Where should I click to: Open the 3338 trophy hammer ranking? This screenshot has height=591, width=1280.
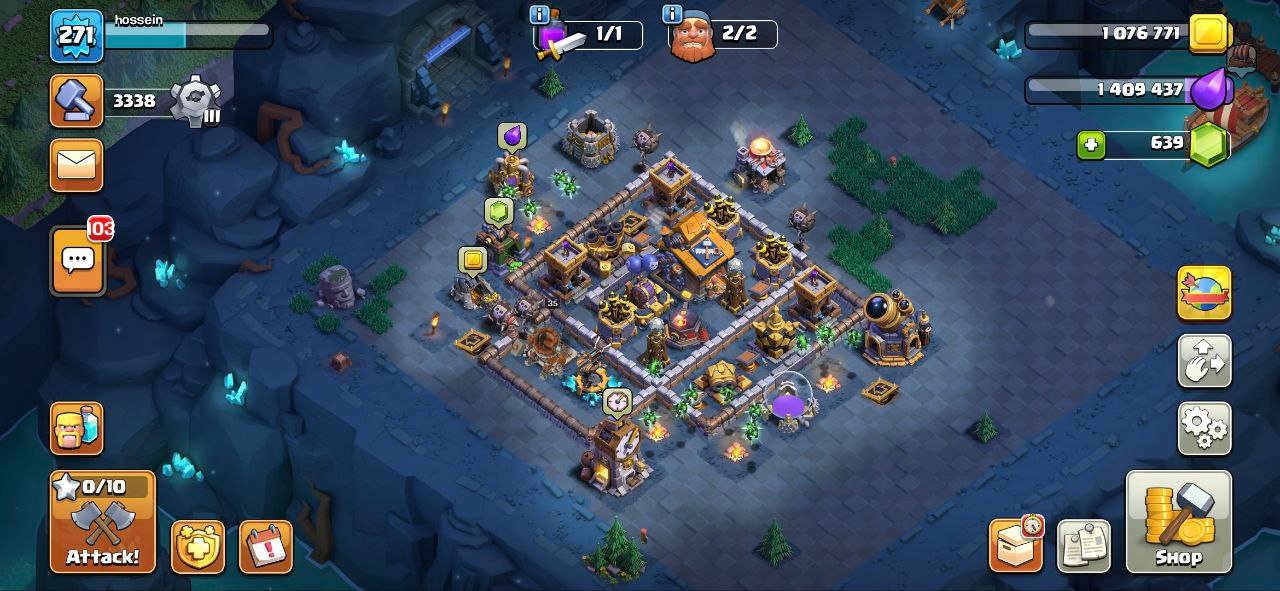77,101
